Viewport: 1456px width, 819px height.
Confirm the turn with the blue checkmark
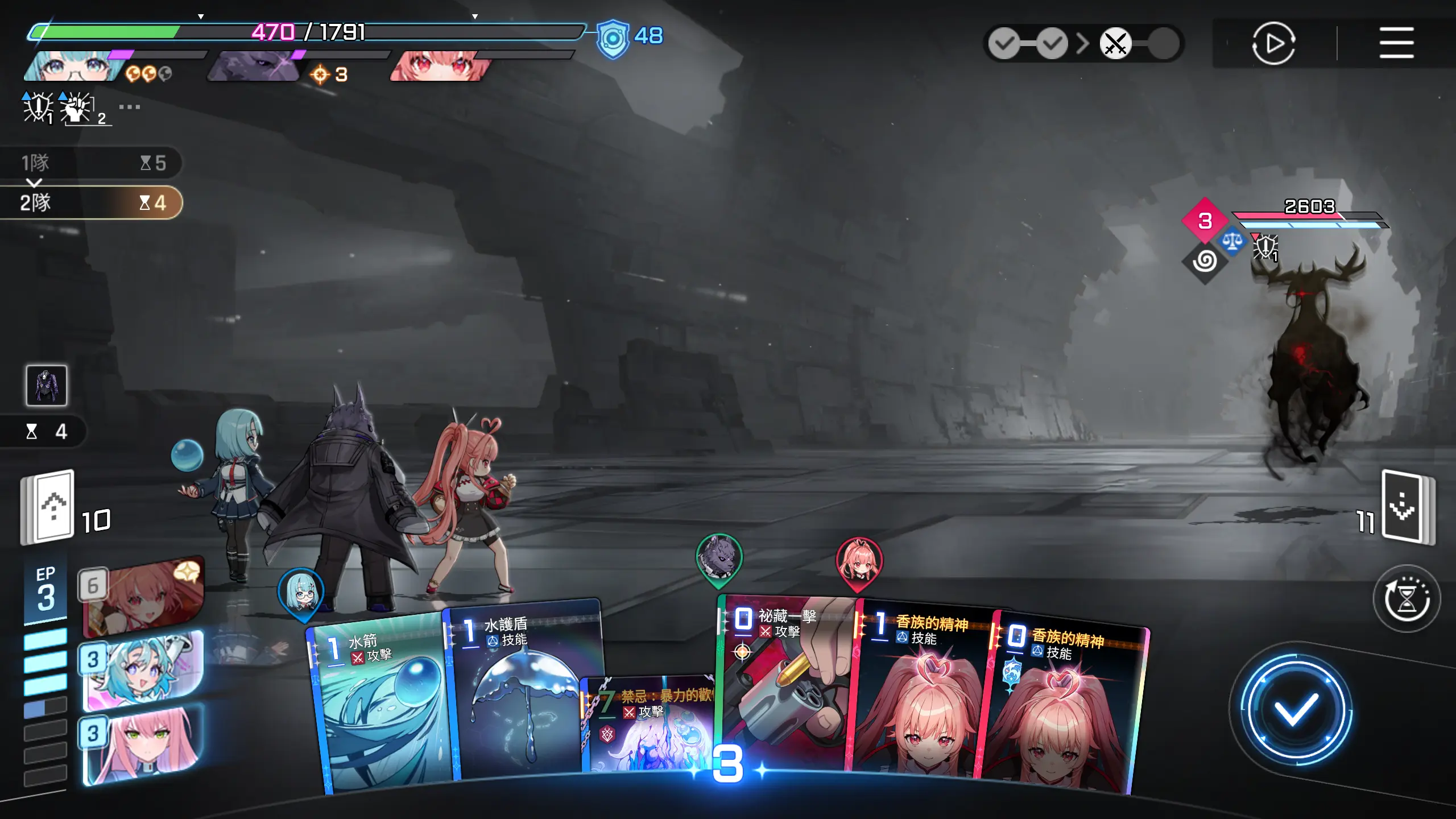pos(1296,709)
